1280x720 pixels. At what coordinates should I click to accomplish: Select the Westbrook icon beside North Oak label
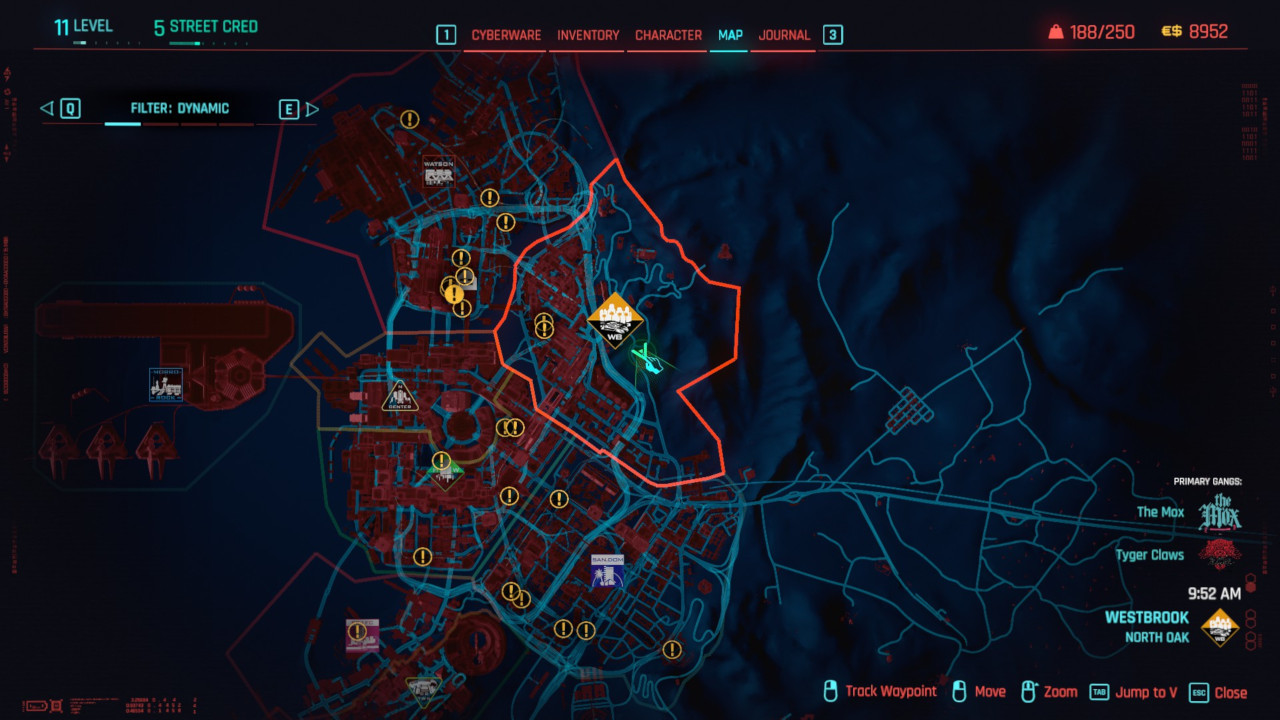coord(1218,628)
